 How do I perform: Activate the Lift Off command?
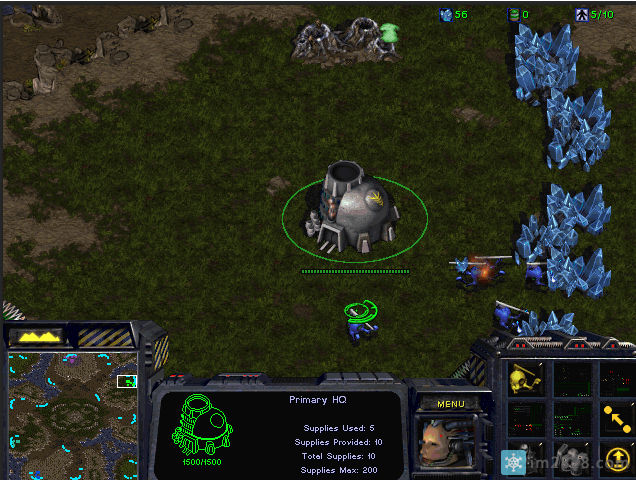pyautogui.click(x=616, y=458)
